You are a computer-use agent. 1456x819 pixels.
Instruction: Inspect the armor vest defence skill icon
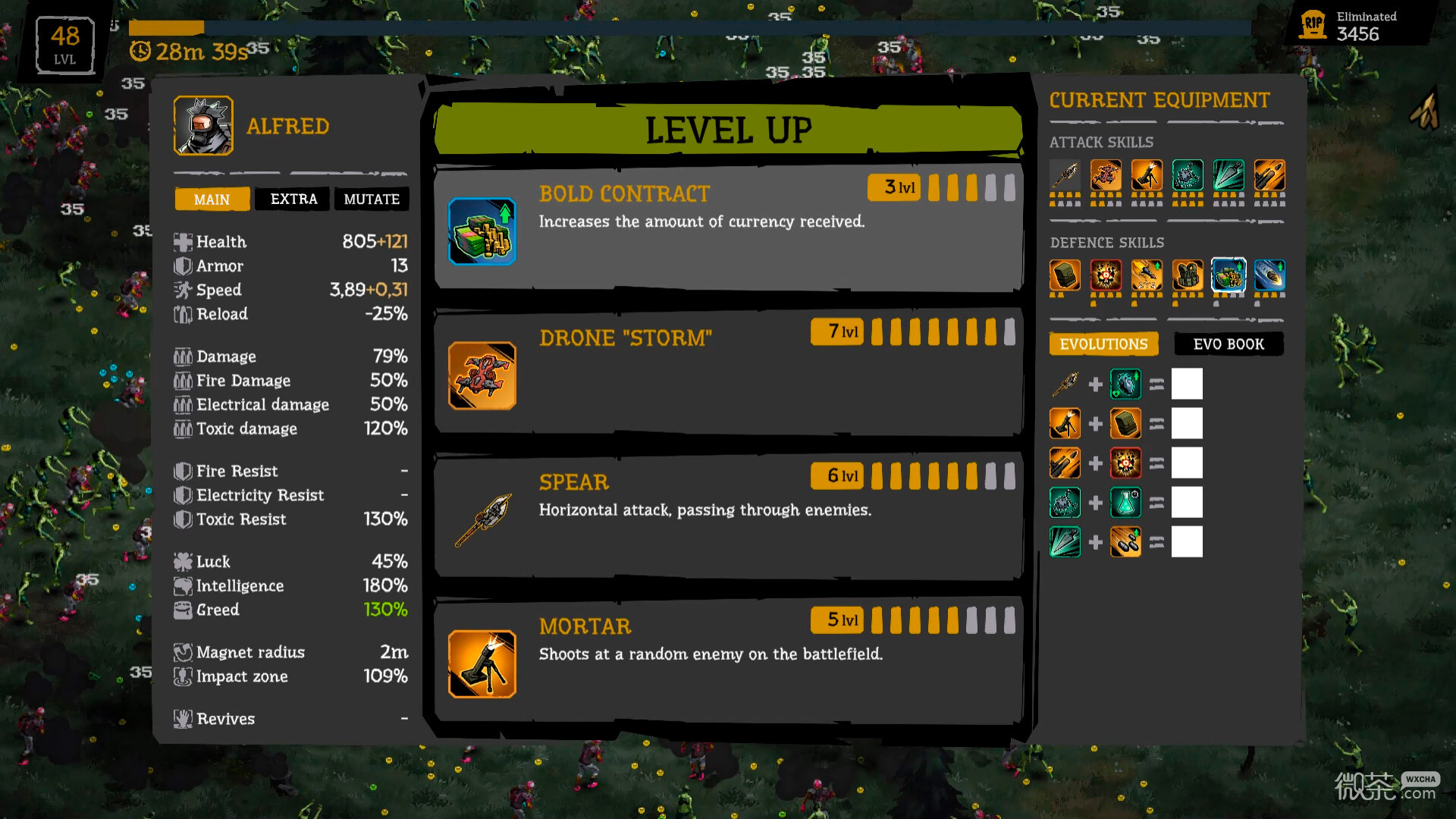tap(1188, 275)
